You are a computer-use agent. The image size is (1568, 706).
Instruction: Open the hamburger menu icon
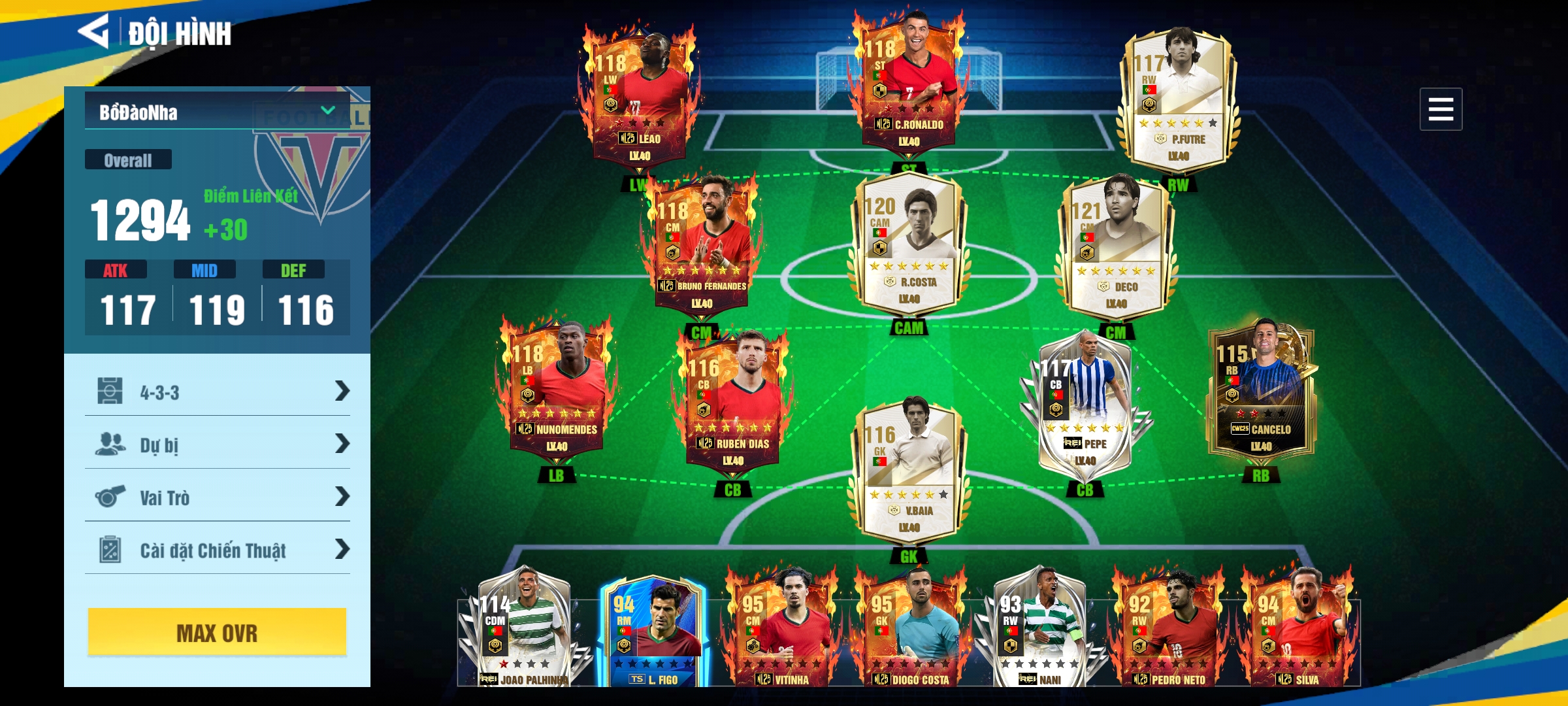click(x=1440, y=109)
